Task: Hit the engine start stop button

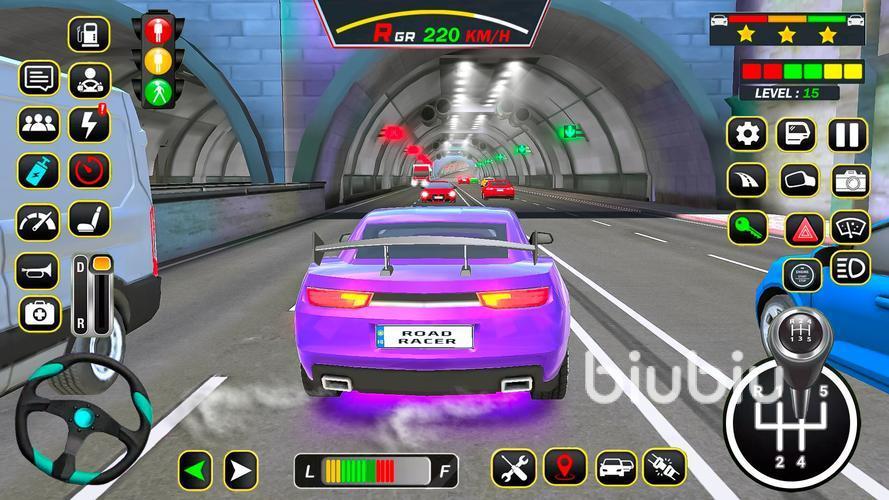Action: (x=802, y=273)
